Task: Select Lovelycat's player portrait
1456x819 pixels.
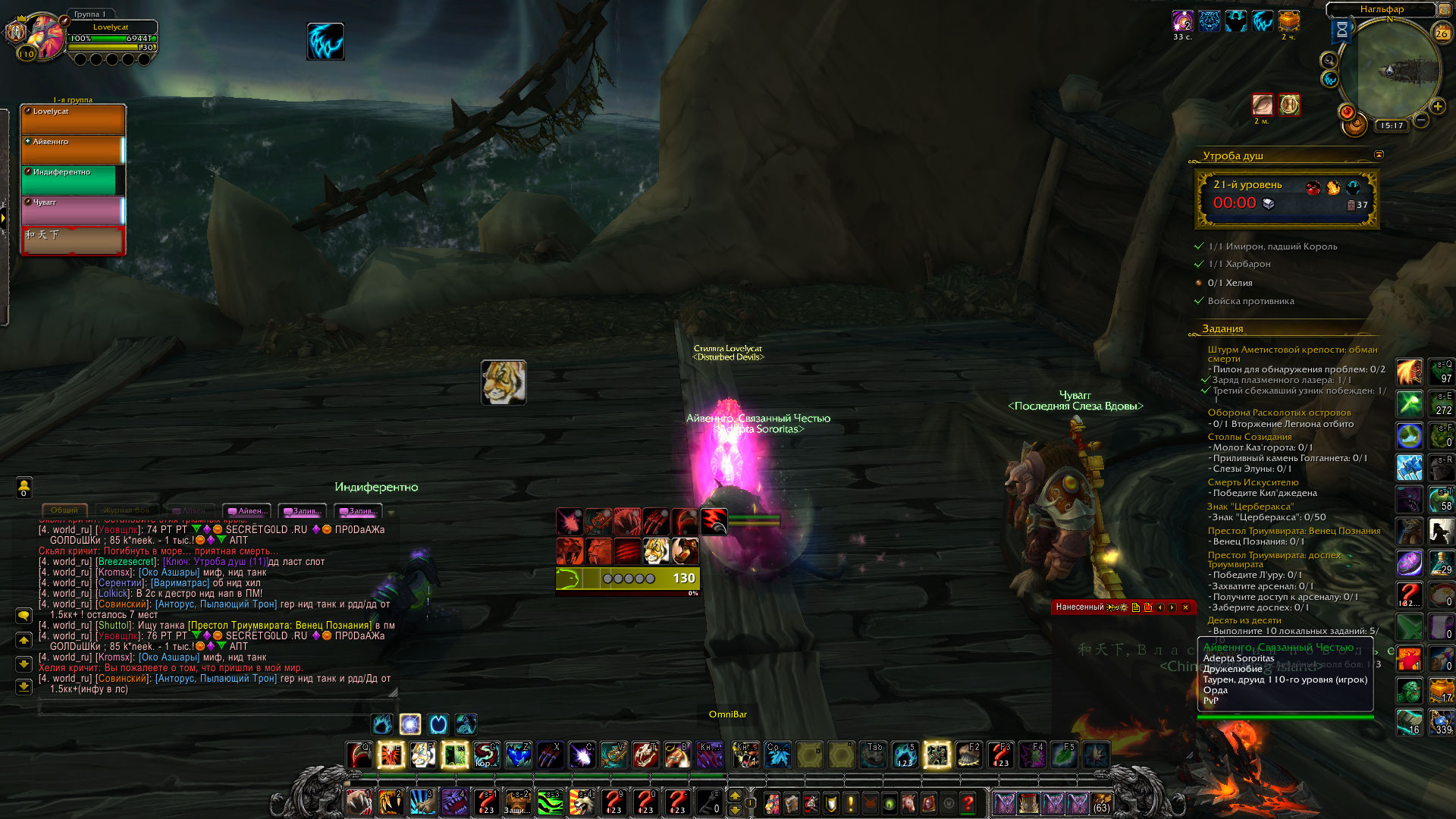Action: pos(45,36)
